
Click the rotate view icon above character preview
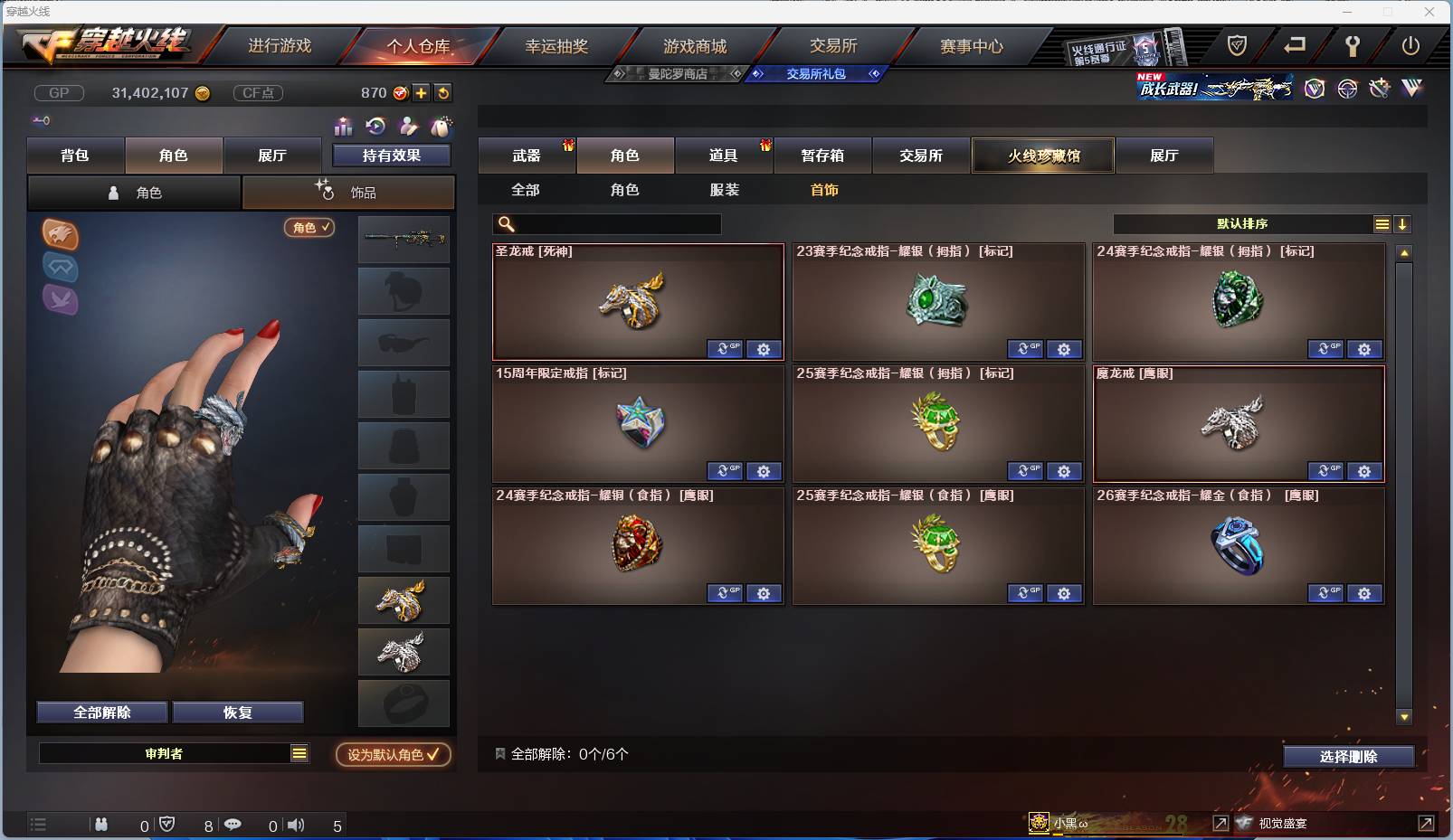(x=375, y=127)
